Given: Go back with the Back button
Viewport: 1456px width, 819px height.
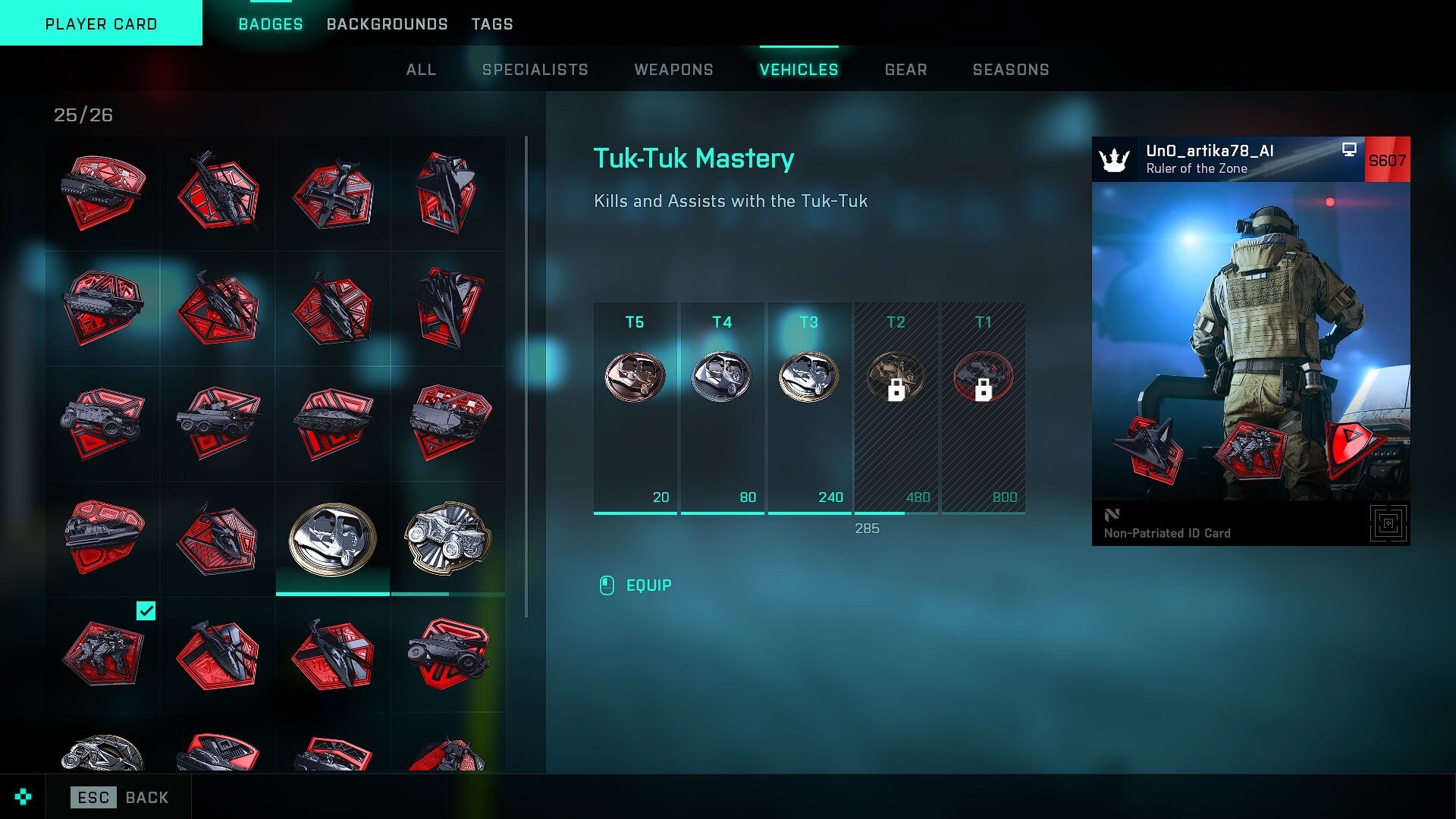Looking at the screenshot, I should coord(120,797).
